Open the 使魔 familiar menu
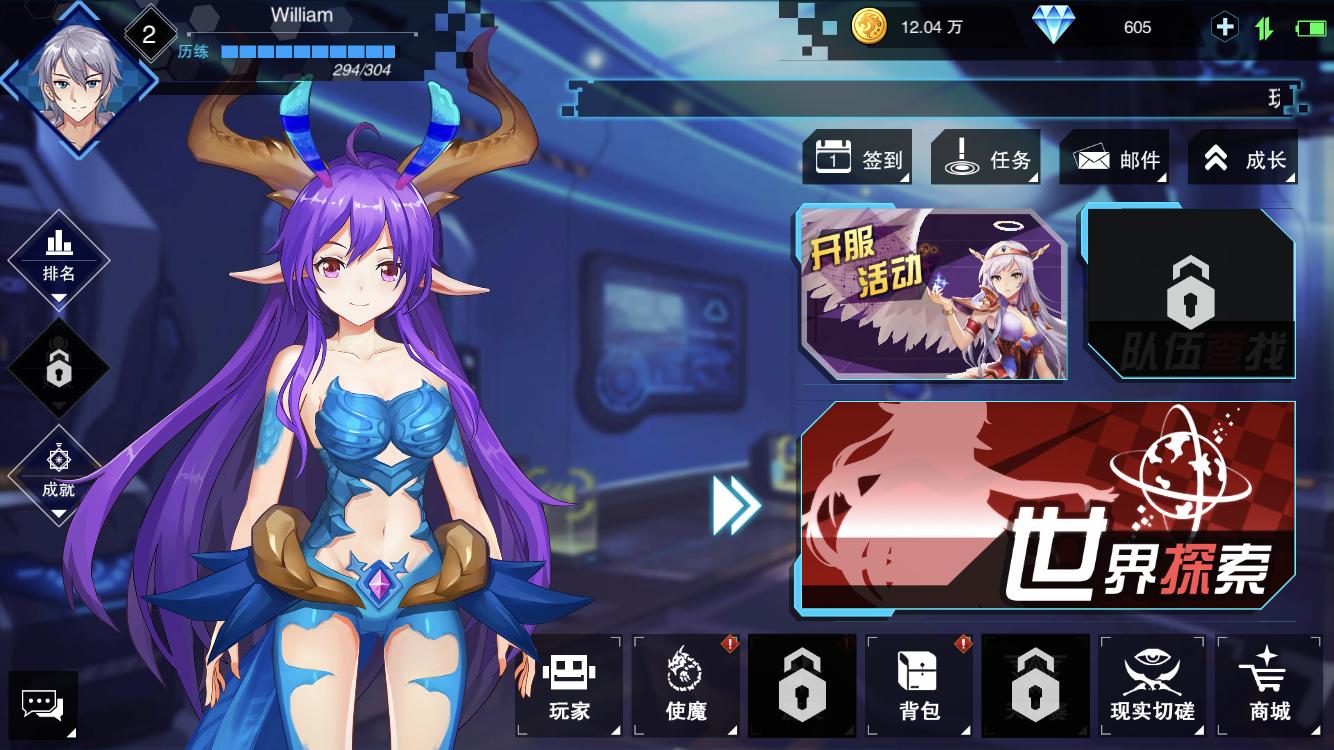Viewport: 1334px width, 750px height. pyautogui.click(x=686, y=686)
